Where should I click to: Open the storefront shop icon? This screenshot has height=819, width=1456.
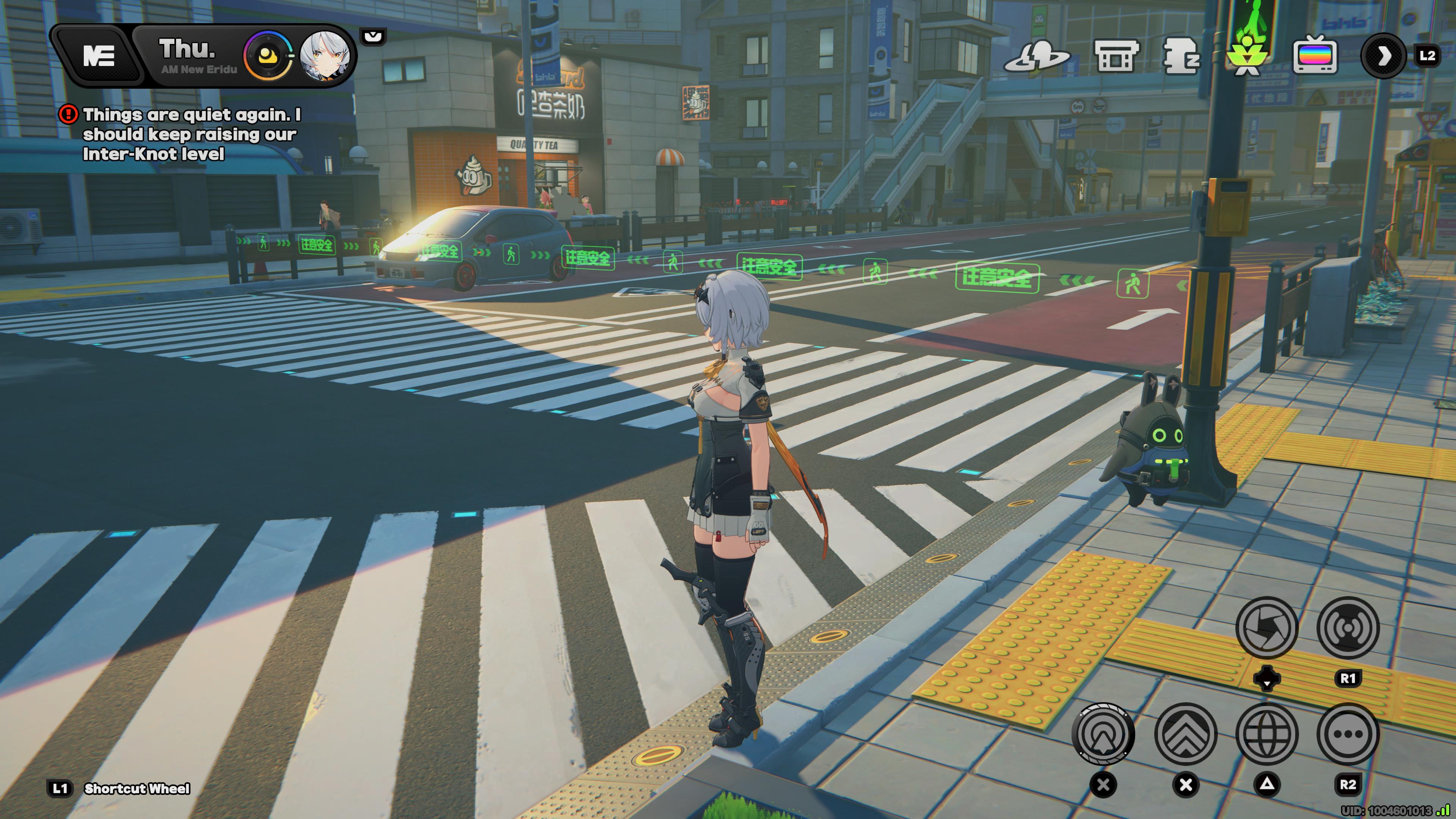(x=1114, y=56)
